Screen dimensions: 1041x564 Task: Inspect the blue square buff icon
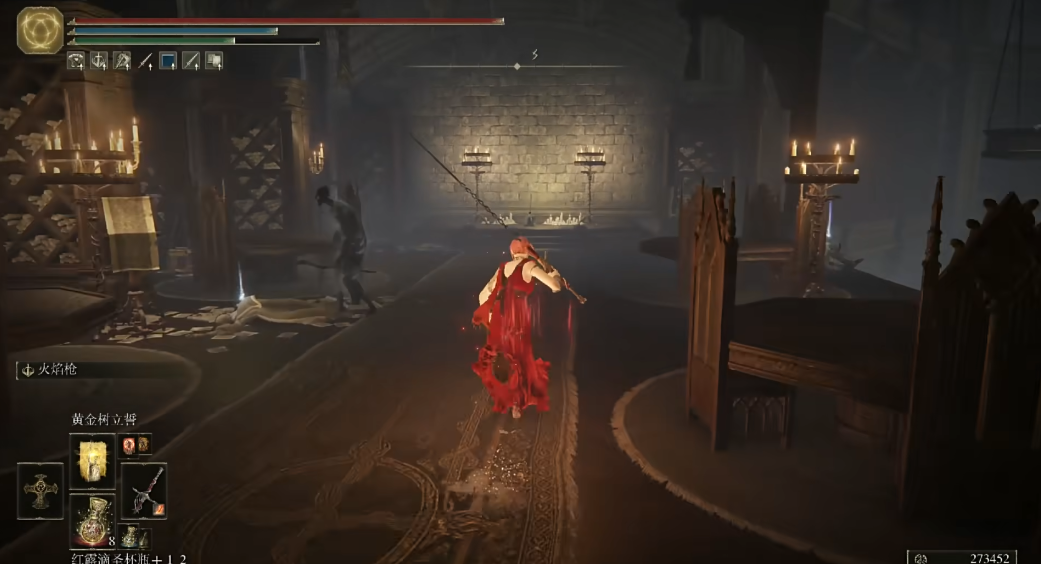[x=168, y=61]
